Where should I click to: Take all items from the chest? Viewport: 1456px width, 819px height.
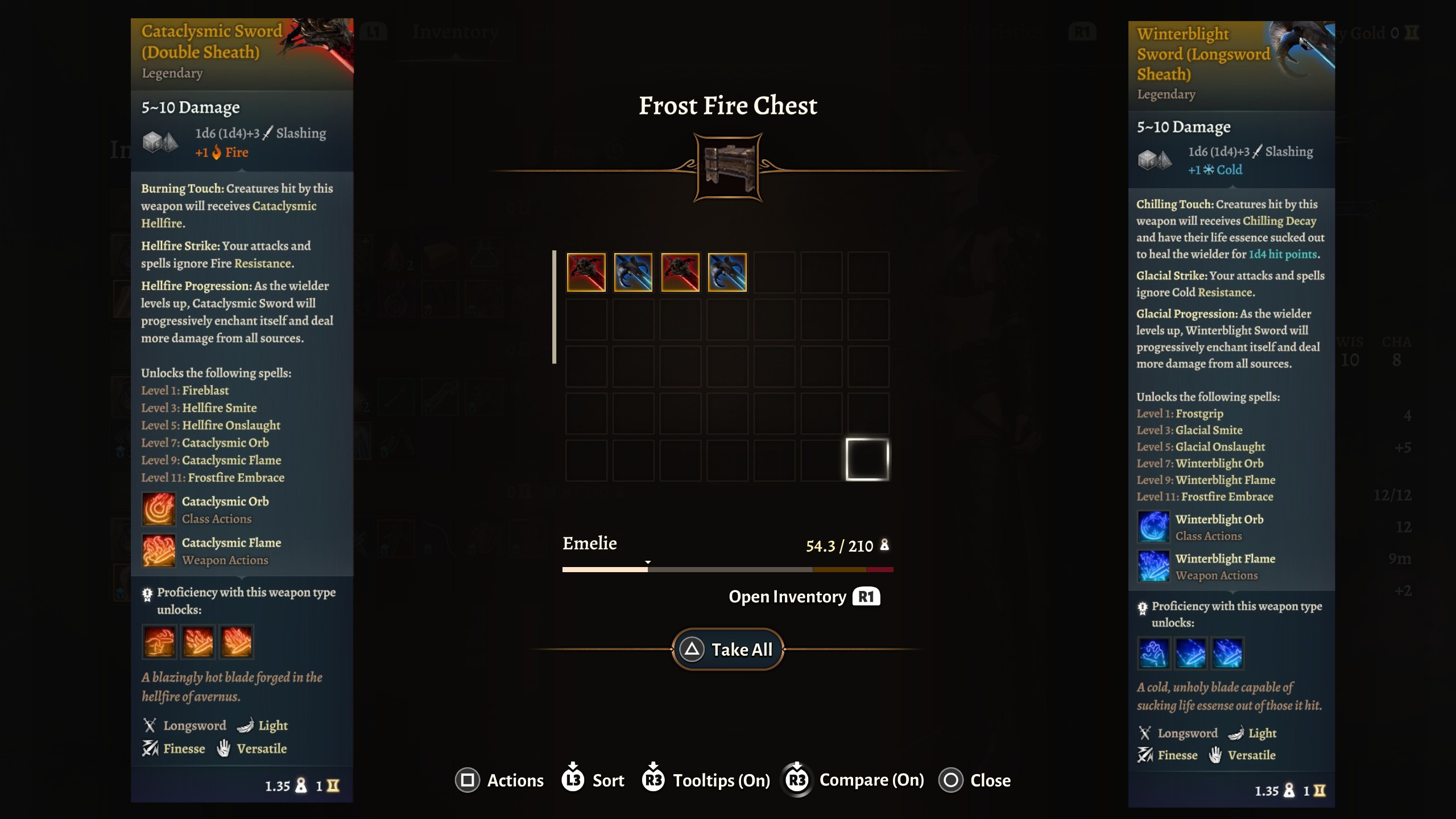tap(728, 650)
